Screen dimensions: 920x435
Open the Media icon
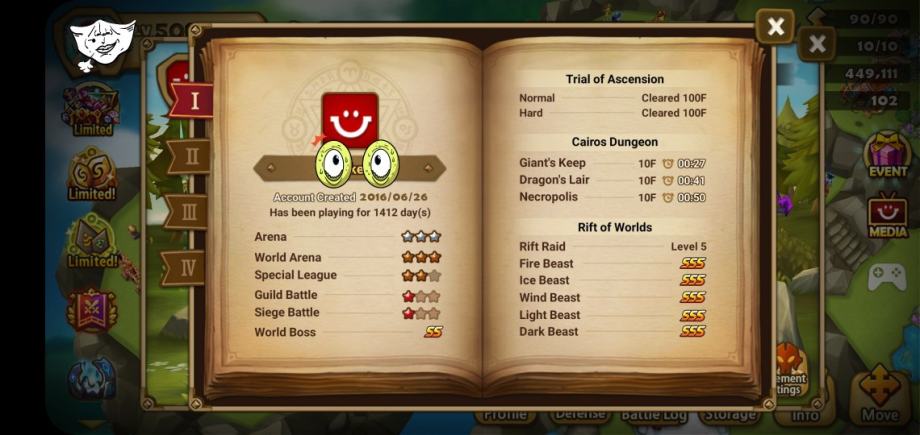click(888, 217)
